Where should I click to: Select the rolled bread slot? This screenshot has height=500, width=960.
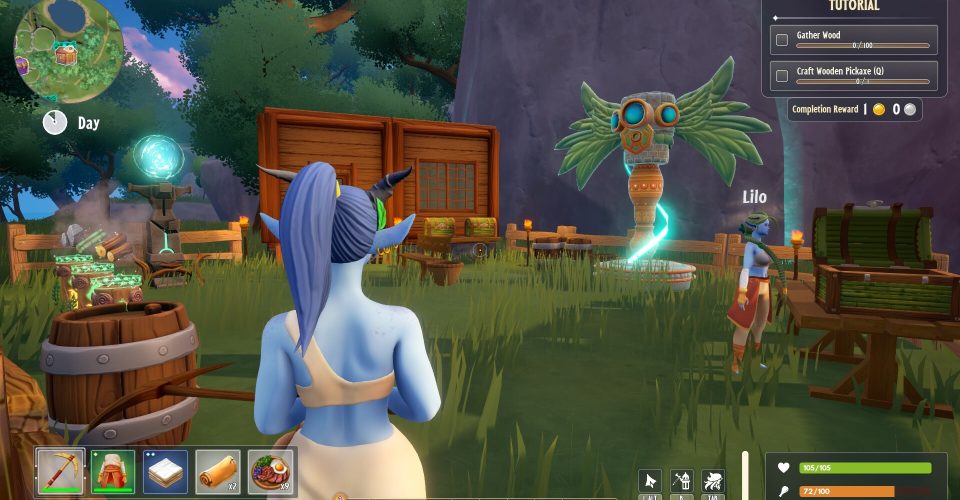point(218,471)
